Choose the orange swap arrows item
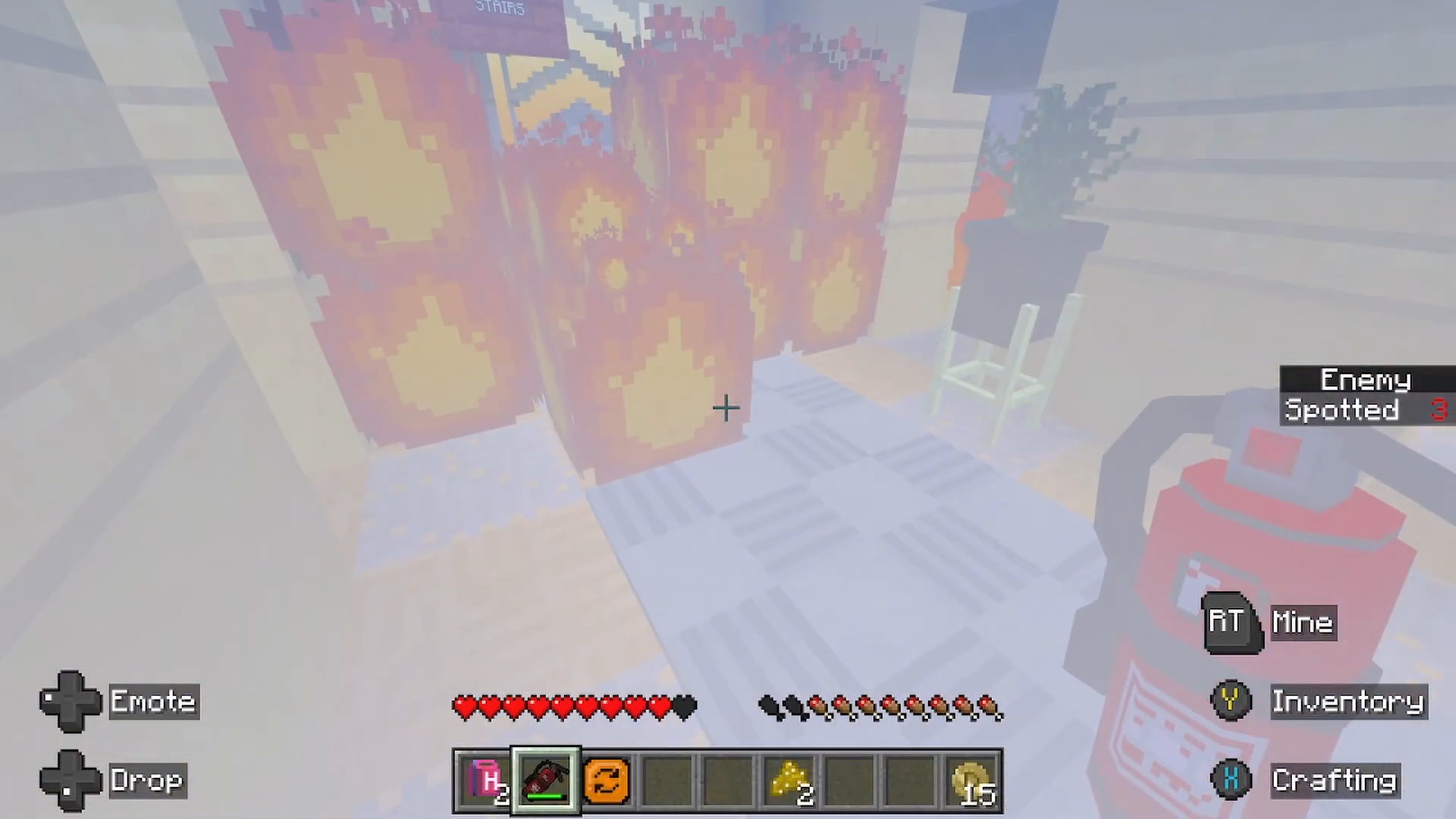The width and height of the screenshot is (1456, 819). (x=607, y=780)
